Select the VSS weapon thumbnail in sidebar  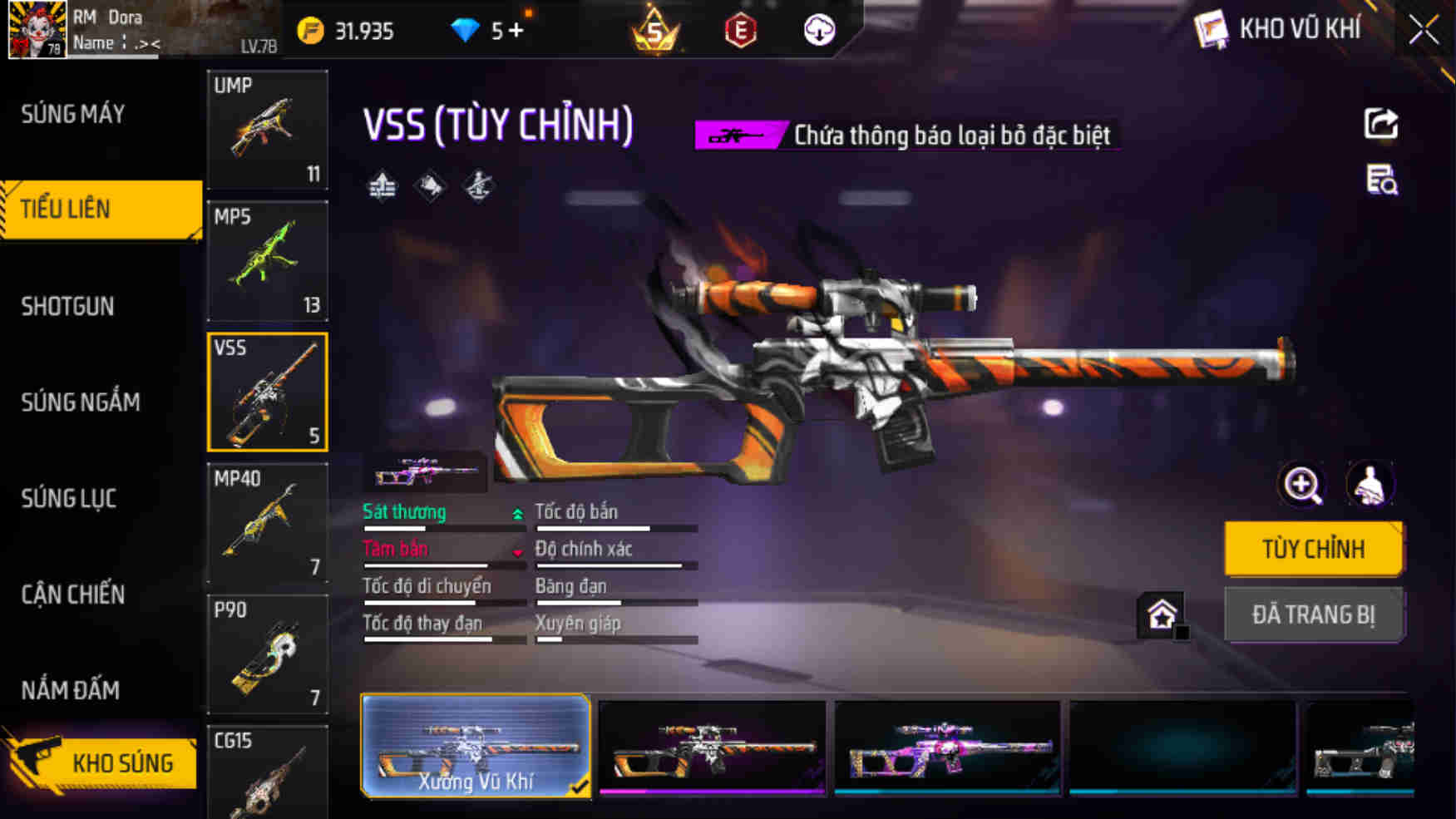267,391
